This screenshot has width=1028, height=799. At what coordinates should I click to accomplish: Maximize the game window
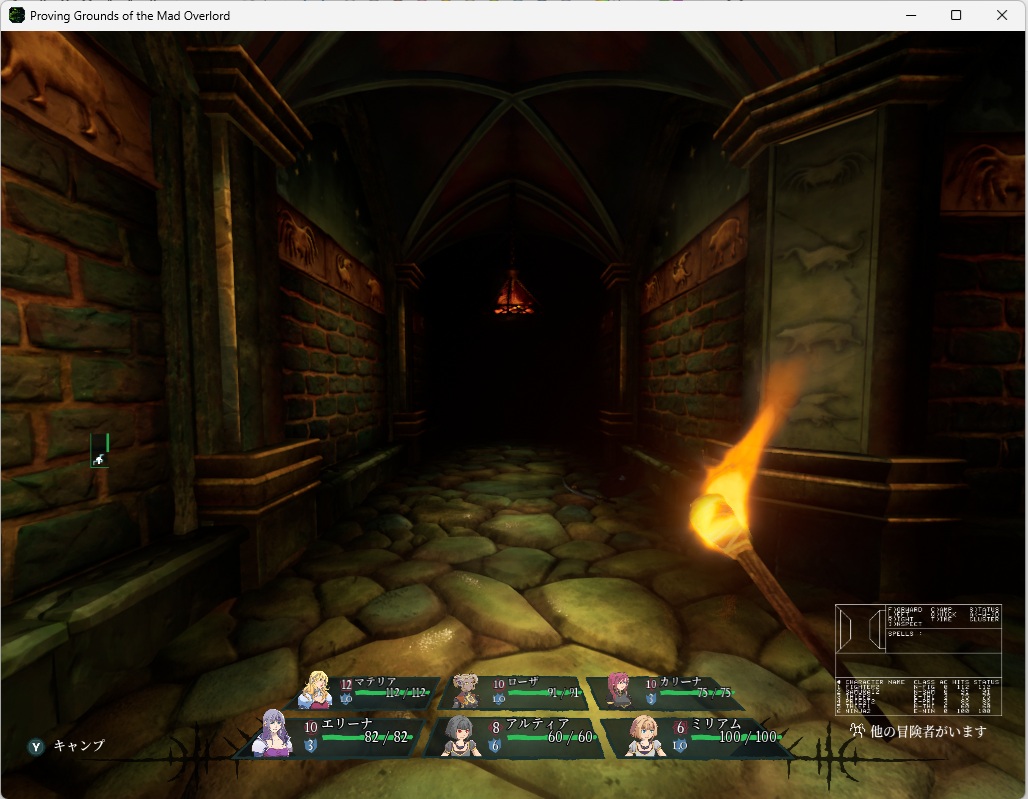[x=956, y=15]
